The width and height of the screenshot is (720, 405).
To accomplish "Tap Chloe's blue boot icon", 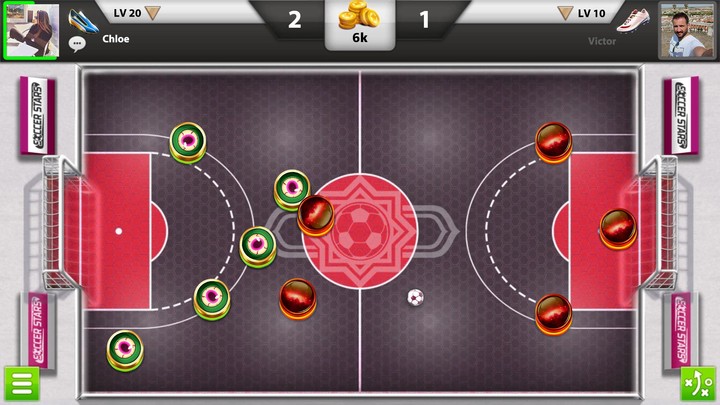I will (82, 17).
